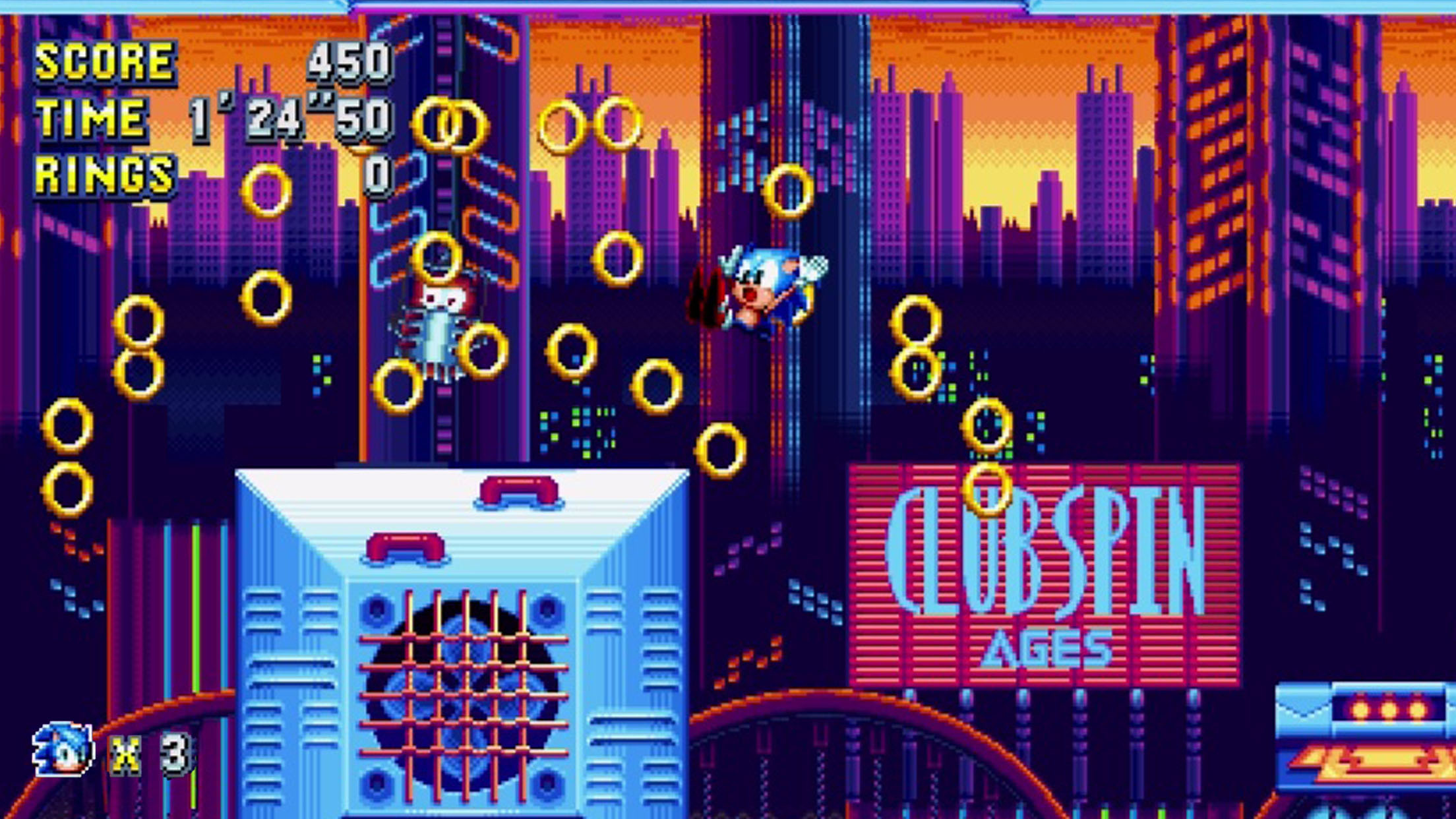Expand the SCORE counter display
Image resolution: width=1456 pixels, height=819 pixels.
point(106,63)
